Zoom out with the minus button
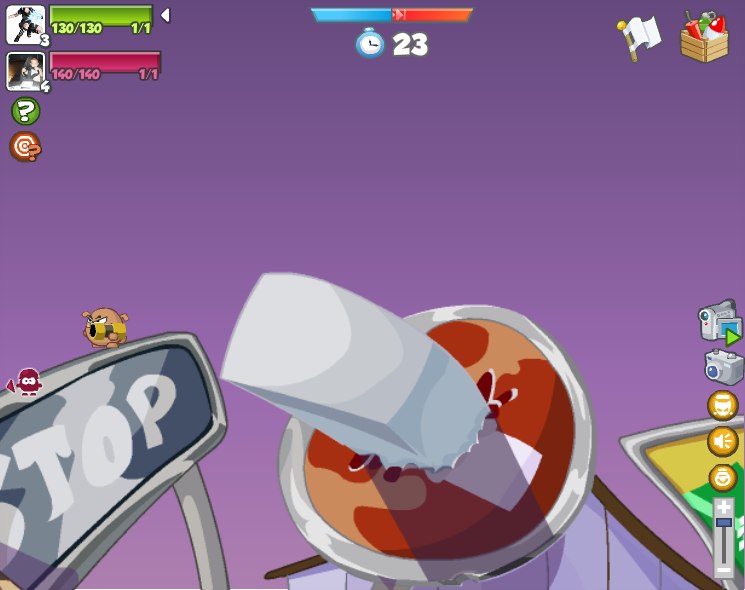The width and height of the screenshot is (745, 590). (723, 569)
